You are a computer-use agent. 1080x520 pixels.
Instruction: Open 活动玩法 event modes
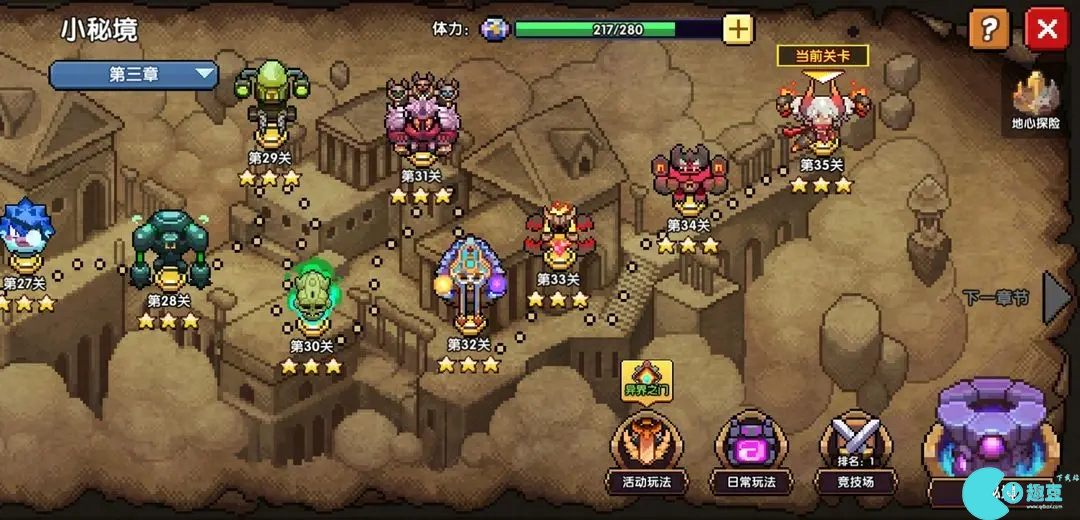pos(646,452)
